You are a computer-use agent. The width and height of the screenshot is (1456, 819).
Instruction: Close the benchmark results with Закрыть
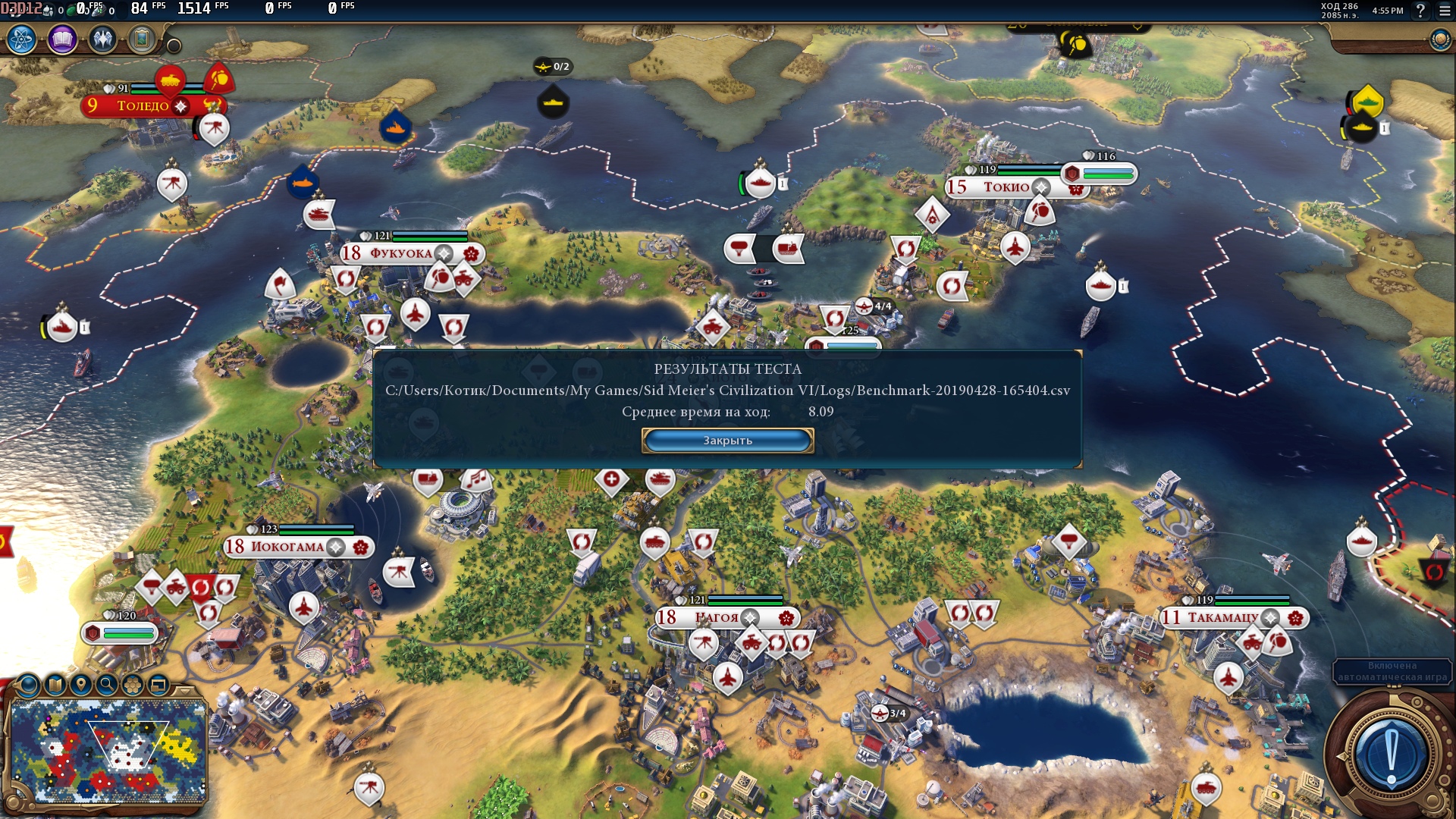point(727,441)
